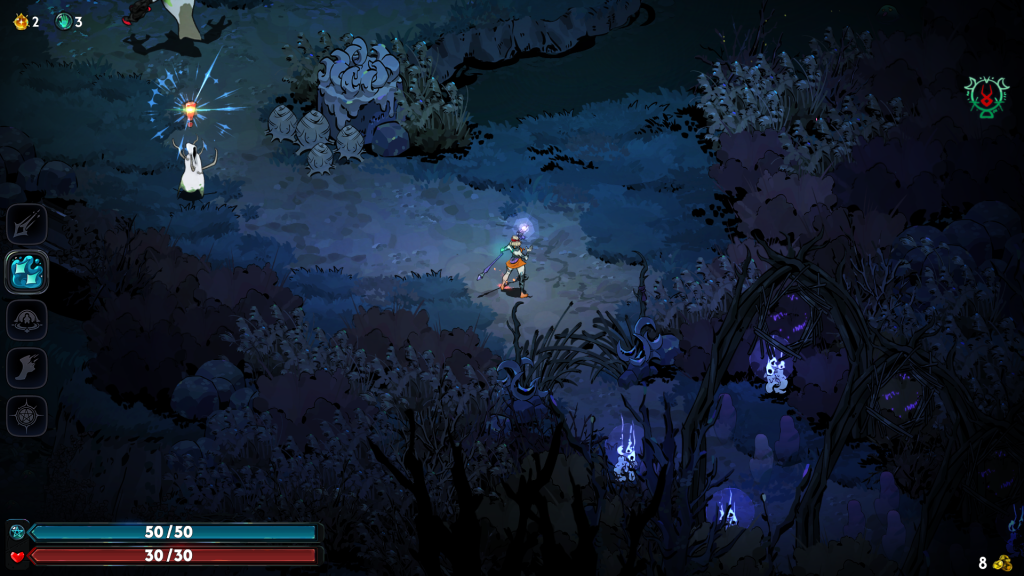This screenshot has width=1024, height=576.
Task: Choose the winged-foot Sprint boon slot
Action: point(27,368)
